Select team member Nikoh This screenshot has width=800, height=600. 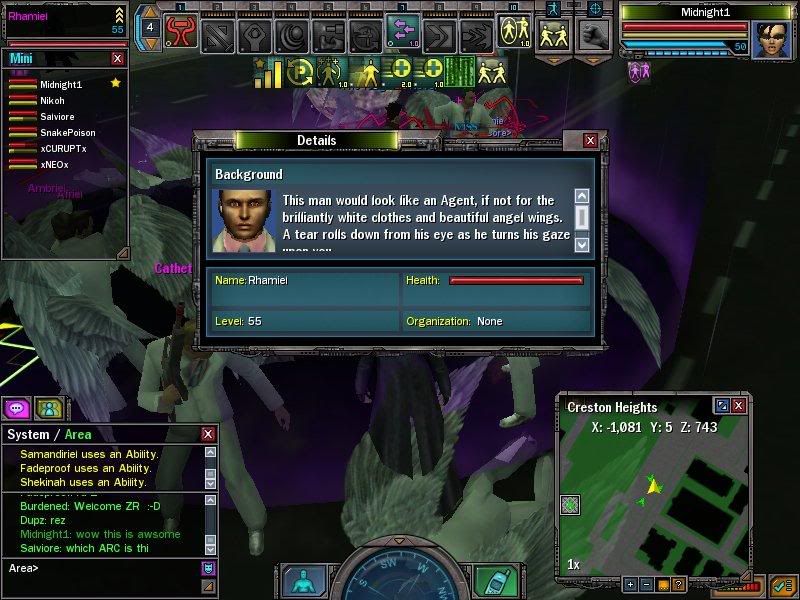coord(52,101)
